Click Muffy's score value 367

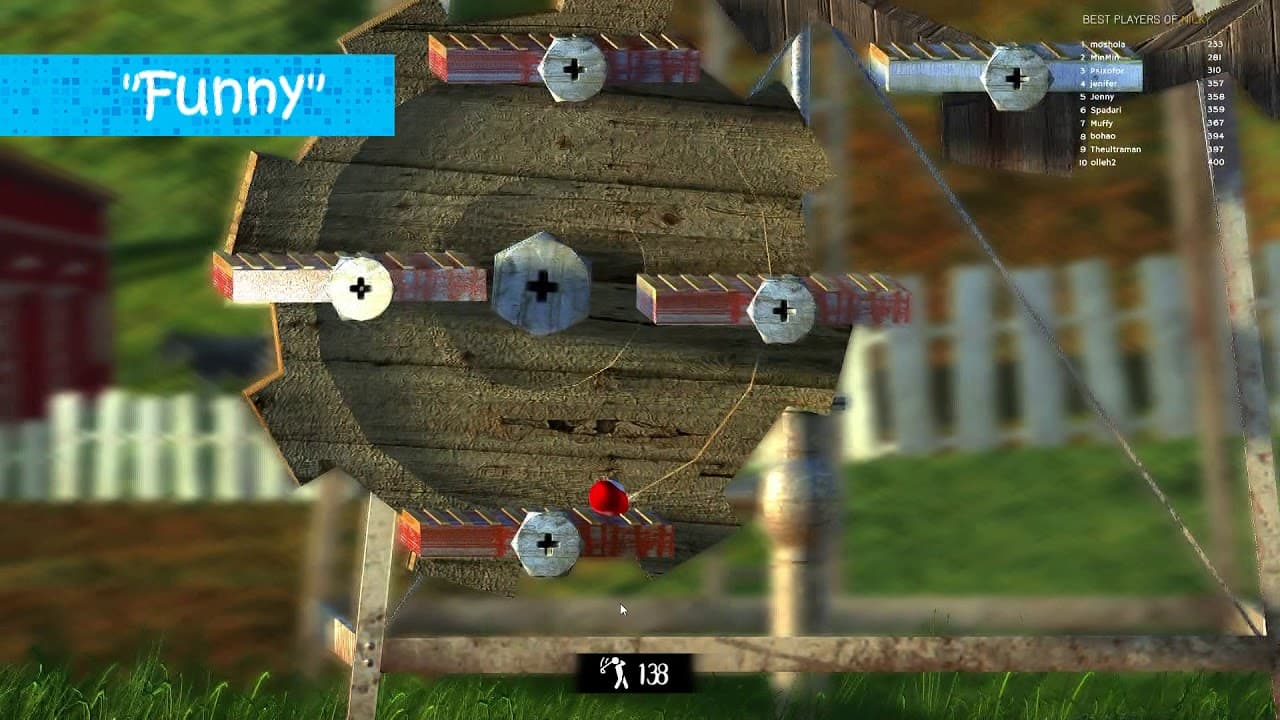[1214, 121]
